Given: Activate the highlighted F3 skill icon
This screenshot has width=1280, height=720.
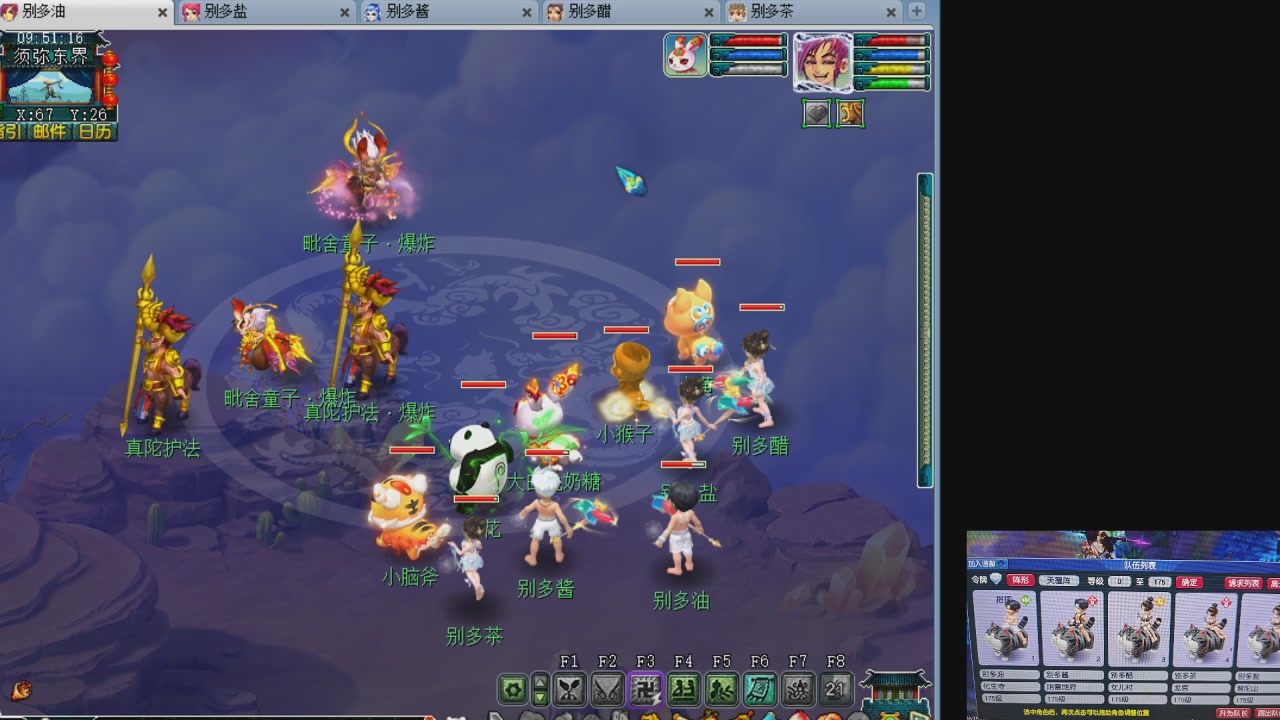Looking at the screenshot, I should (646, 689).
